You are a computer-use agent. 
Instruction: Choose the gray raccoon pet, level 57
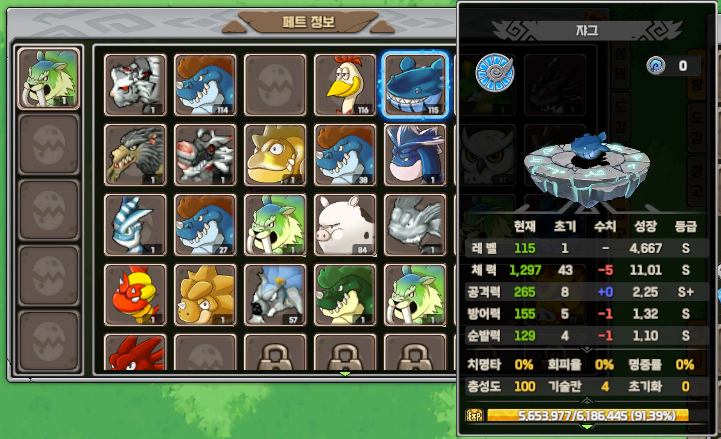pyautogui.click(x=275, y=294)
